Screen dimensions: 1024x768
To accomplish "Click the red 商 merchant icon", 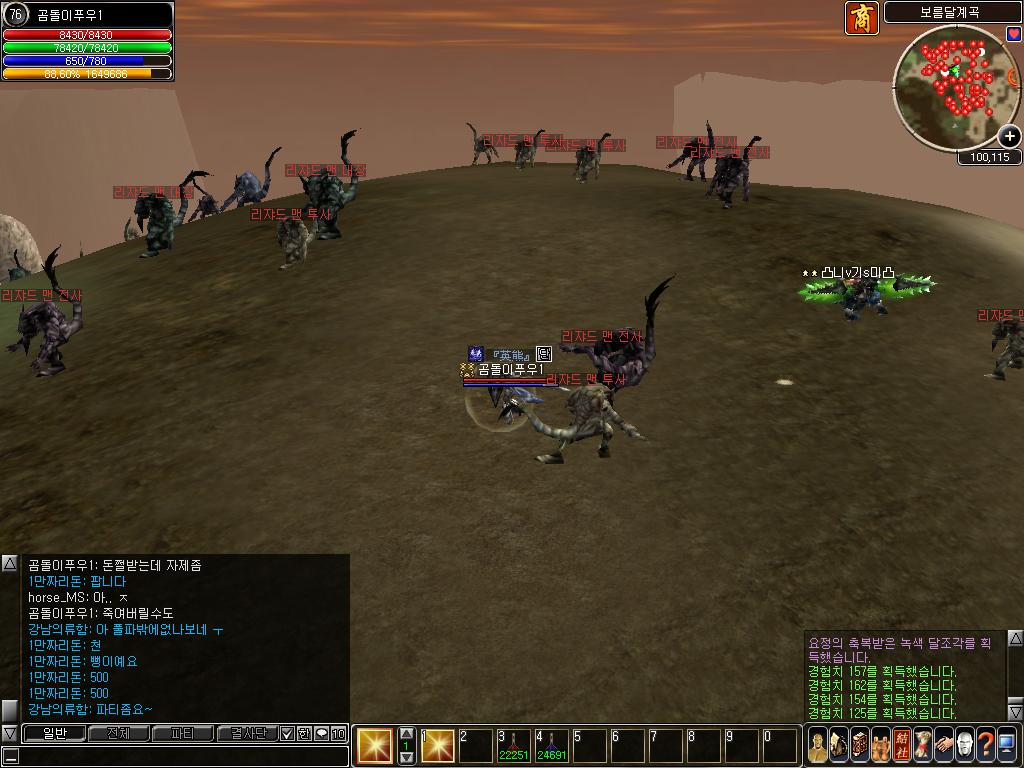I will (x=861, y=19).
